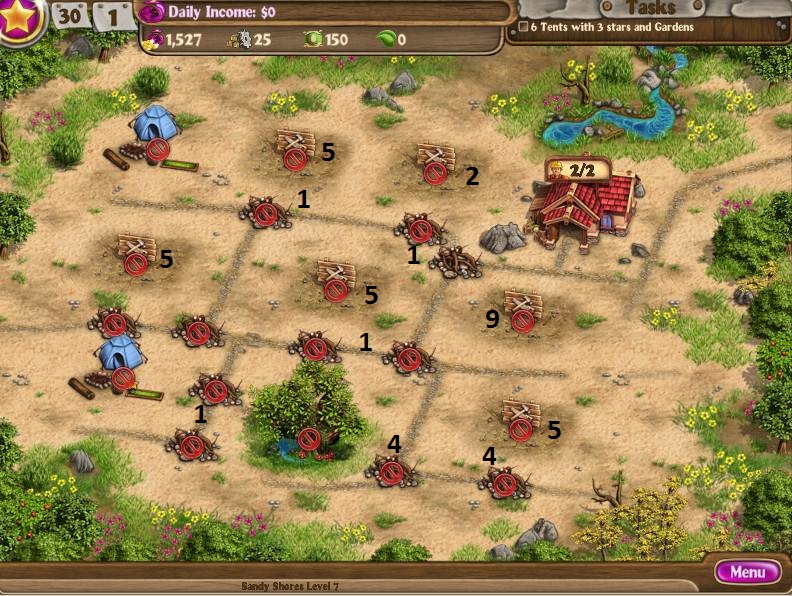Open the Tasks panel header

tap(649, 8)
